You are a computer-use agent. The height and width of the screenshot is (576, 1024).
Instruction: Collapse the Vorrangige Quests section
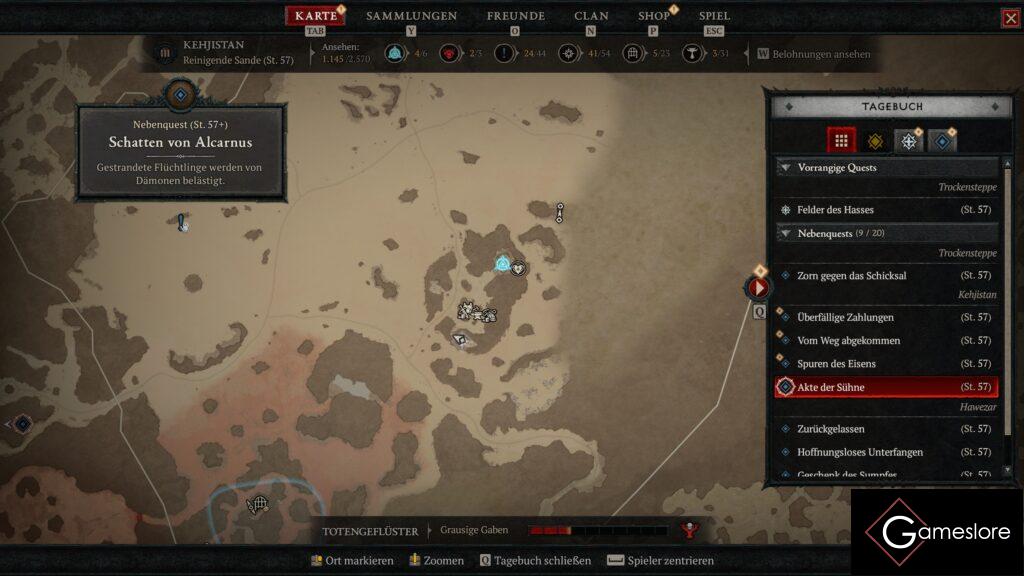(x=785, y=168)
